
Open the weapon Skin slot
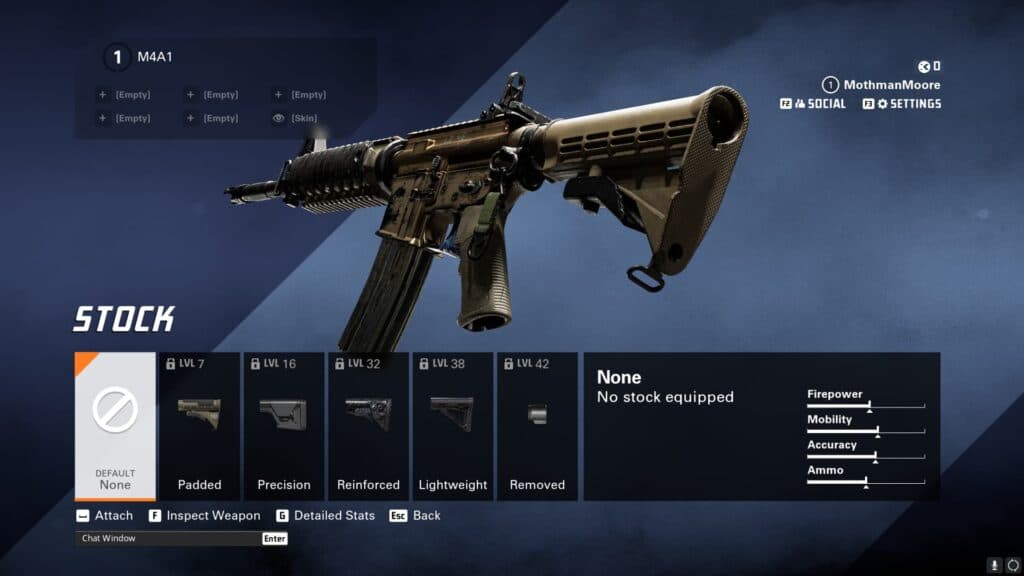[x=300, y=118]
